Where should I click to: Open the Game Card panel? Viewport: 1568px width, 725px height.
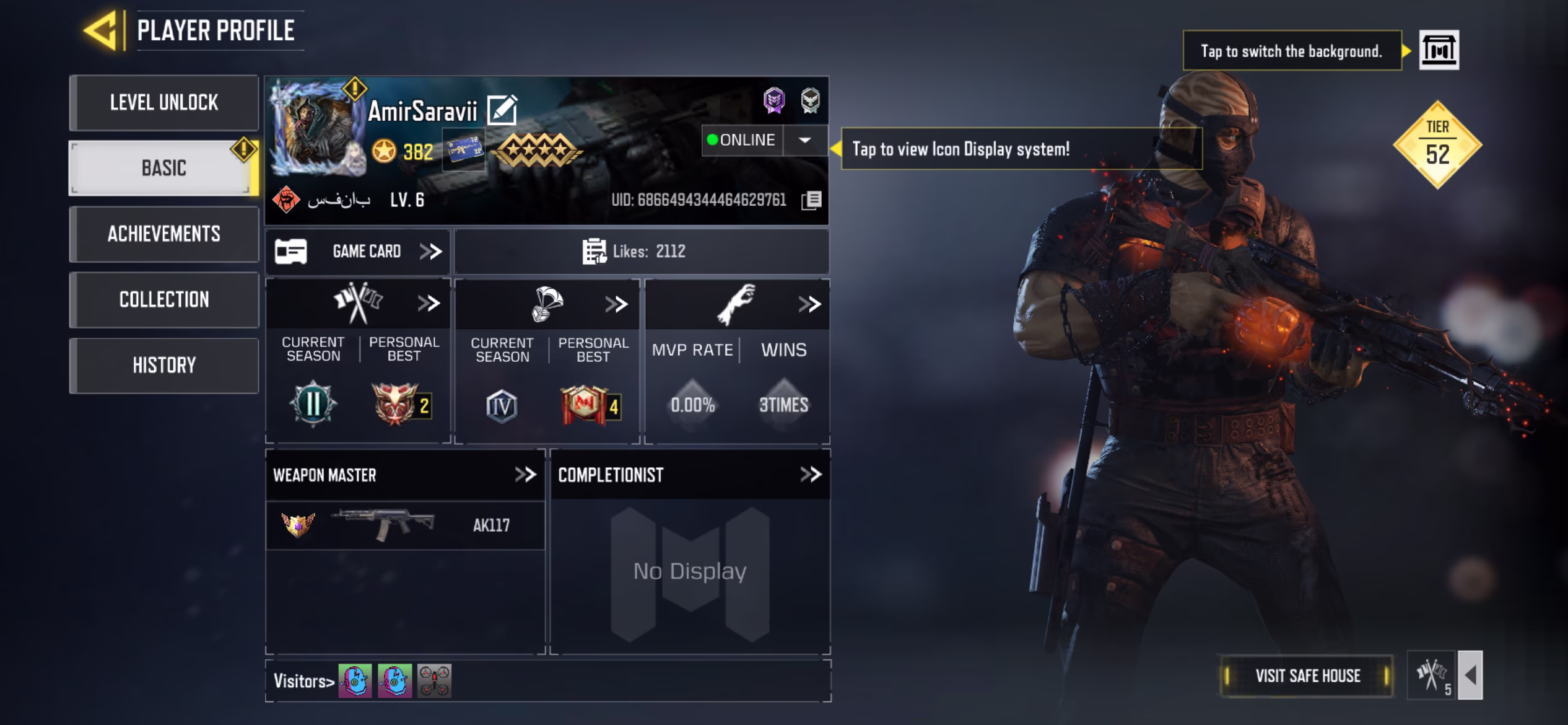pos(359,252)
